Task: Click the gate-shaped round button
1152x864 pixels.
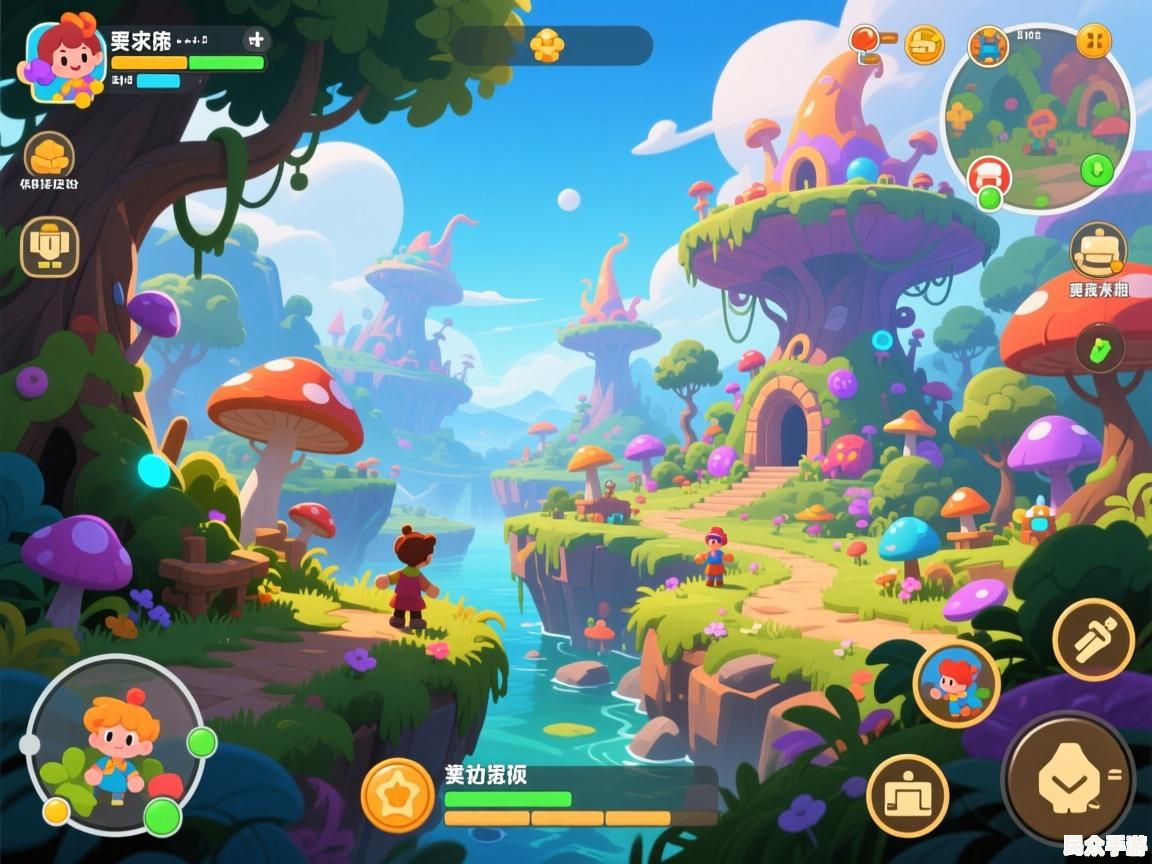Action: coord(907,795)
